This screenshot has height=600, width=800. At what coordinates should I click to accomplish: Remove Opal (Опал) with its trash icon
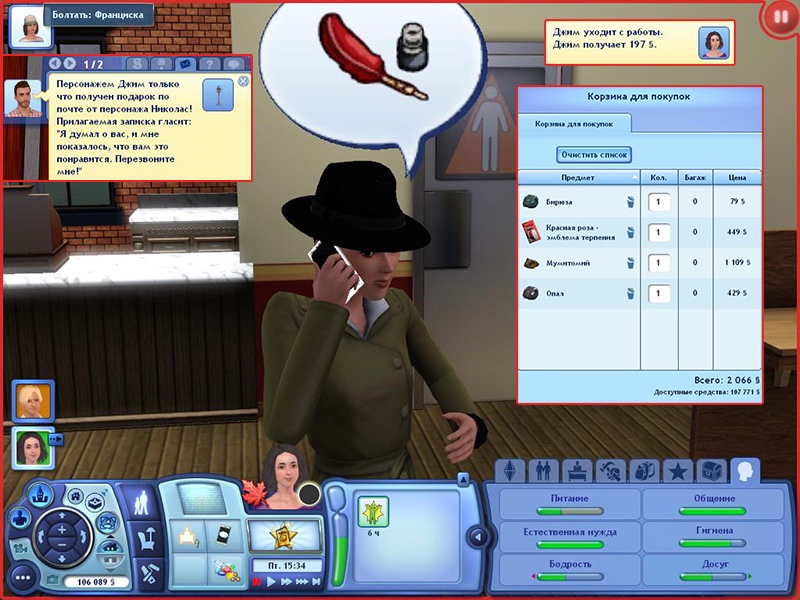[630, 294]
